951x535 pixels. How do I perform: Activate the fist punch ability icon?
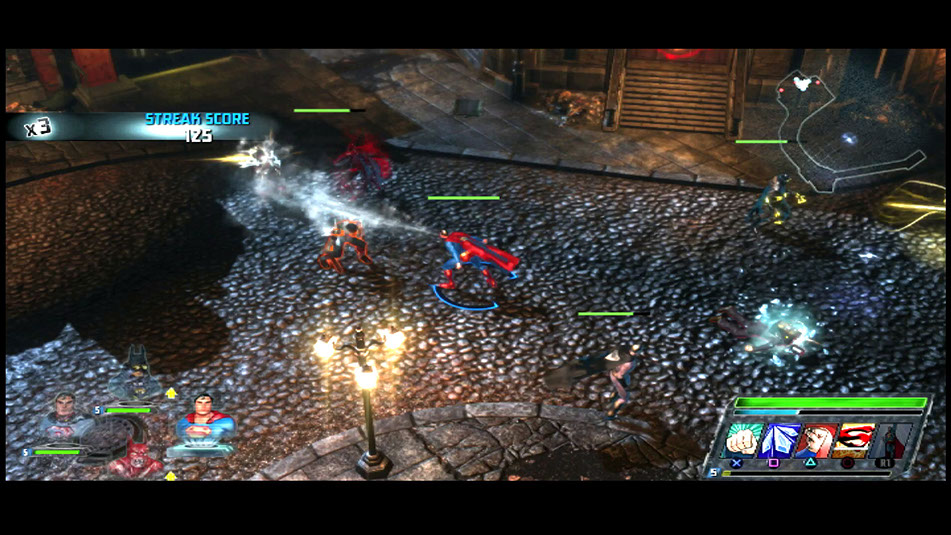742,440
